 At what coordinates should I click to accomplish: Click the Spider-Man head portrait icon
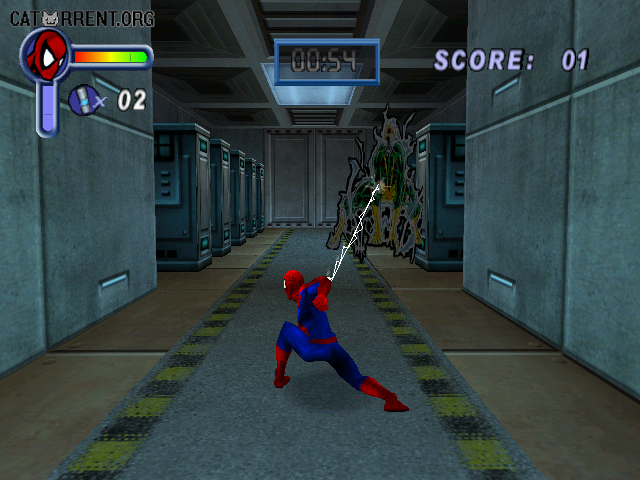(x=44, y=56)
